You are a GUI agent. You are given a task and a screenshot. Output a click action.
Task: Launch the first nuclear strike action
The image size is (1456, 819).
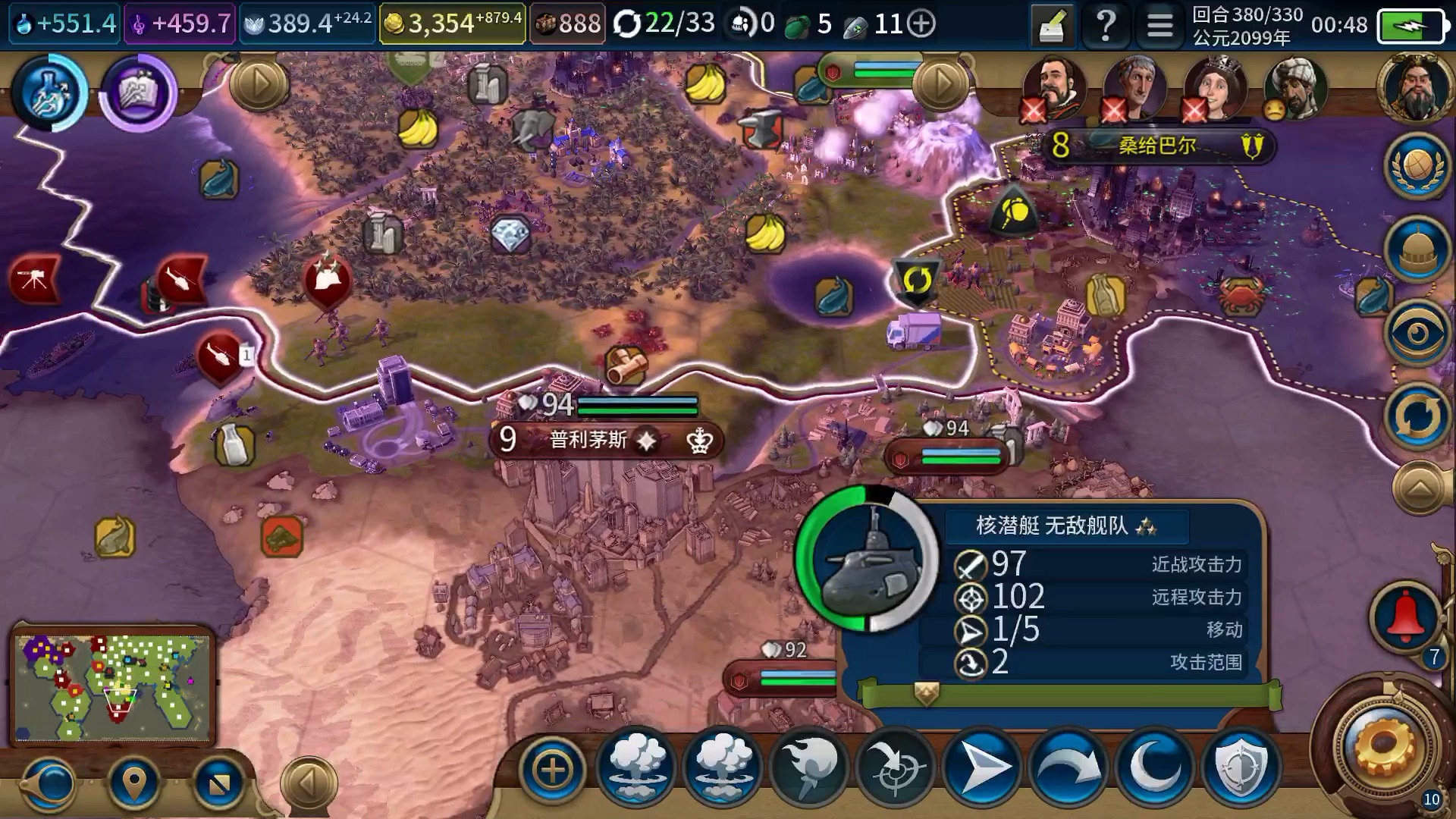[637, 768]
